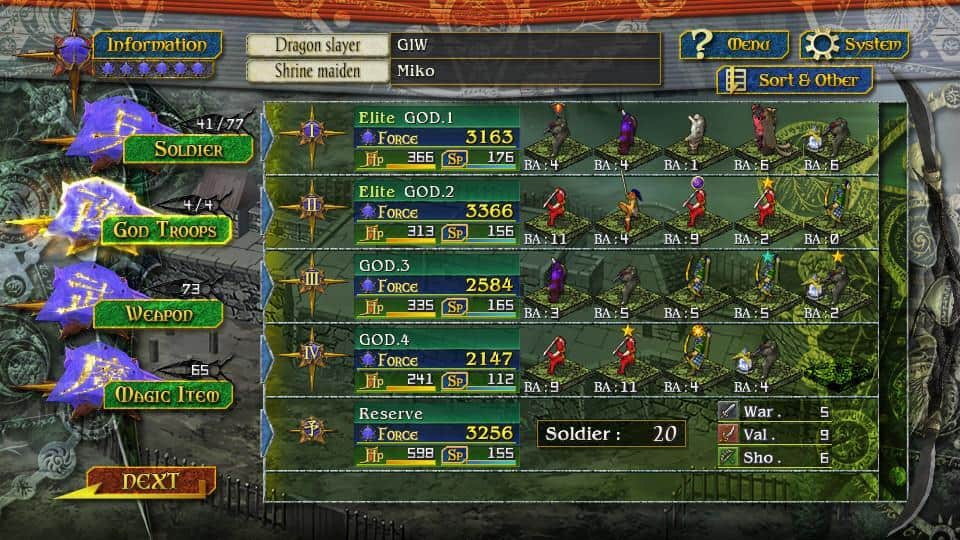Select the God Troops category
Image resolution: width=960 pixels, height=540 pixels.
tap(165, 230)
